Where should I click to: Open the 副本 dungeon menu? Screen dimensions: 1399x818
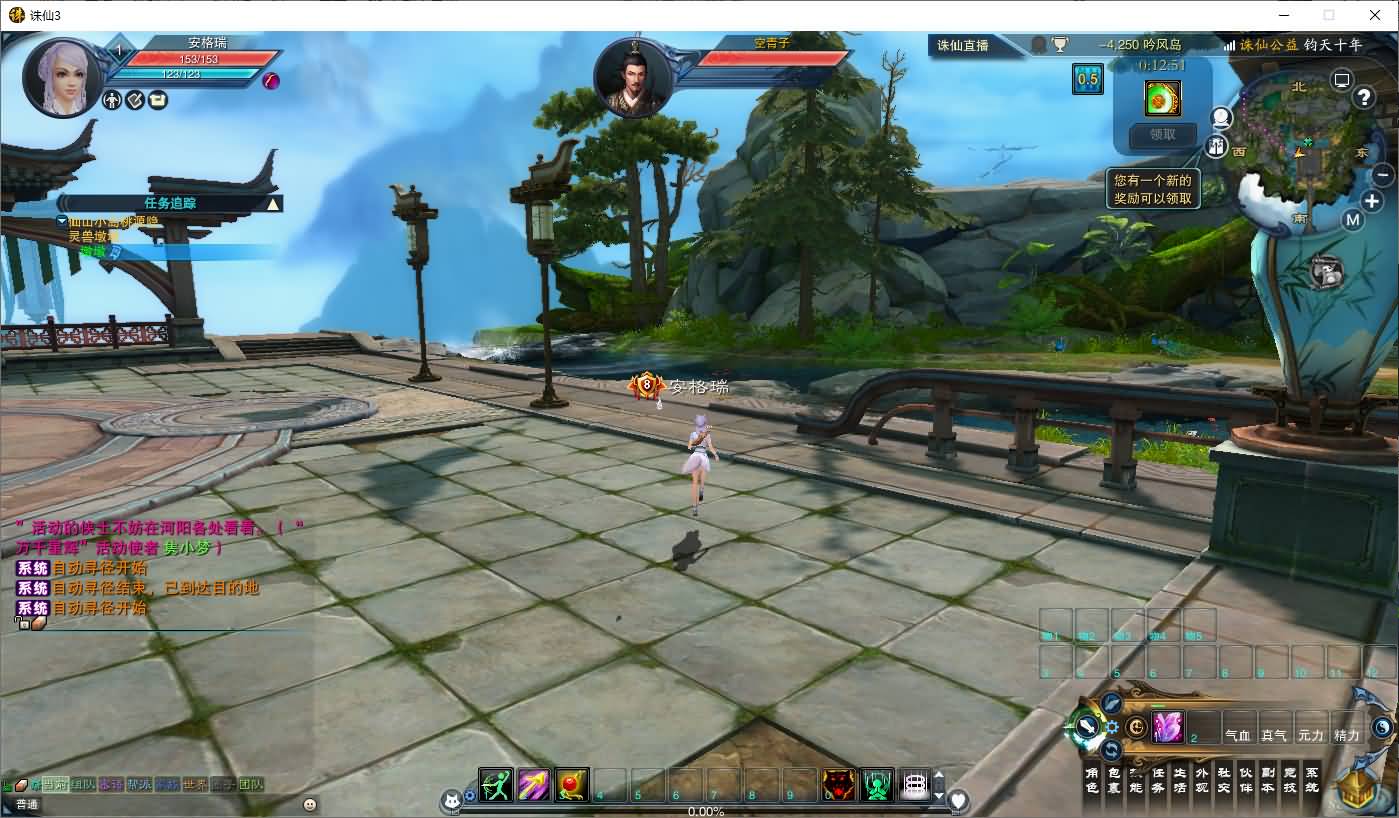(x=1268, y=780)
